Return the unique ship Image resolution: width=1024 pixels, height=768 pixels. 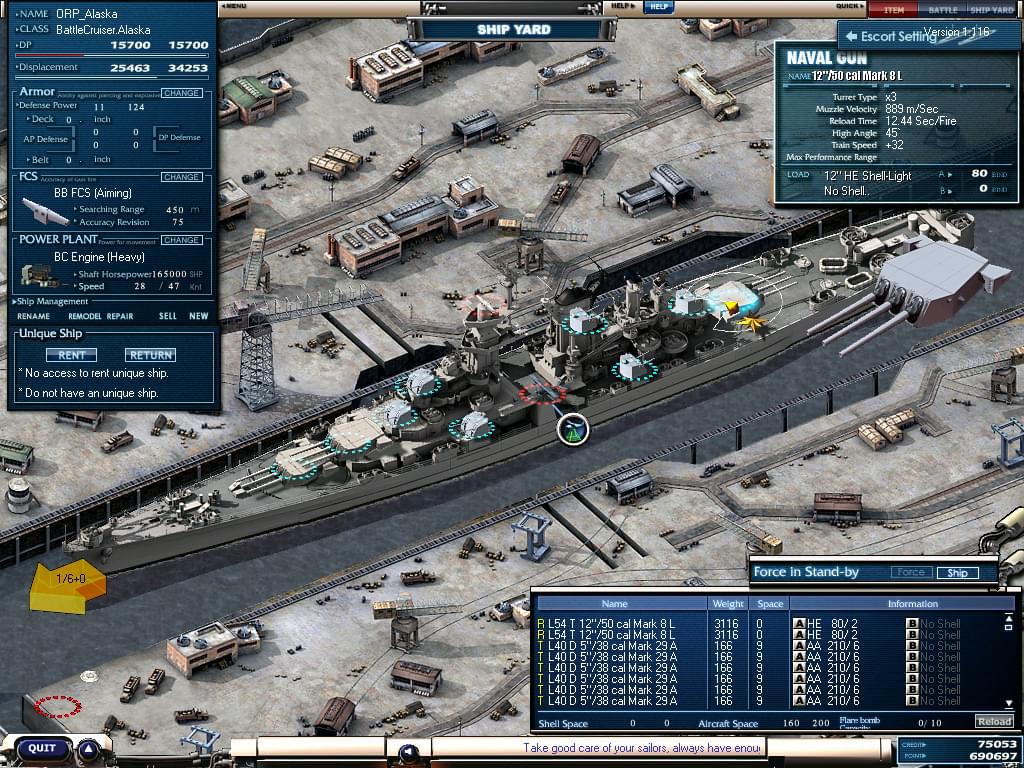(x=150, y=355)
